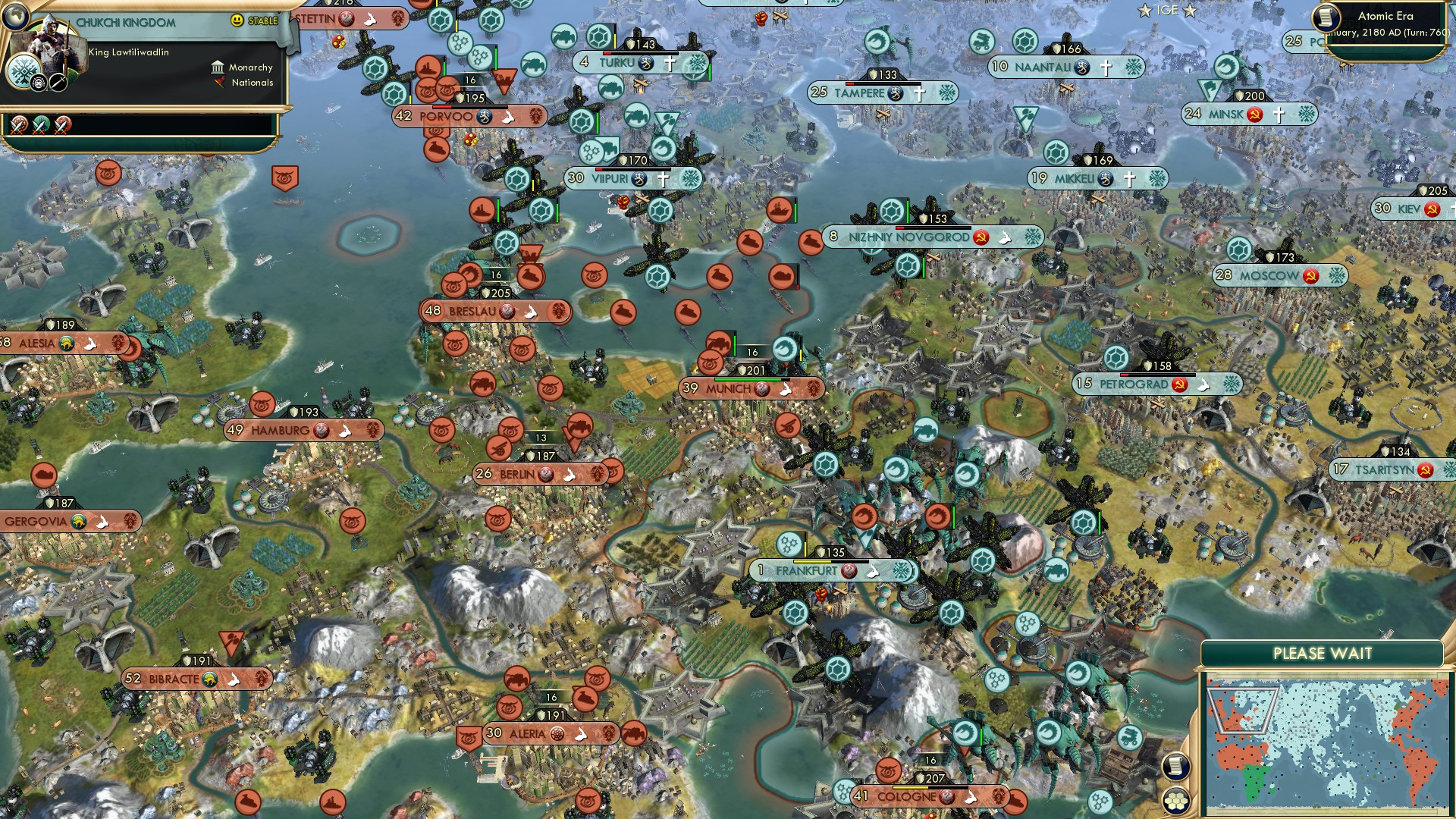Click the Nationals red flag icon
This screenshot has width=1456, height=819.
[220, 83]
